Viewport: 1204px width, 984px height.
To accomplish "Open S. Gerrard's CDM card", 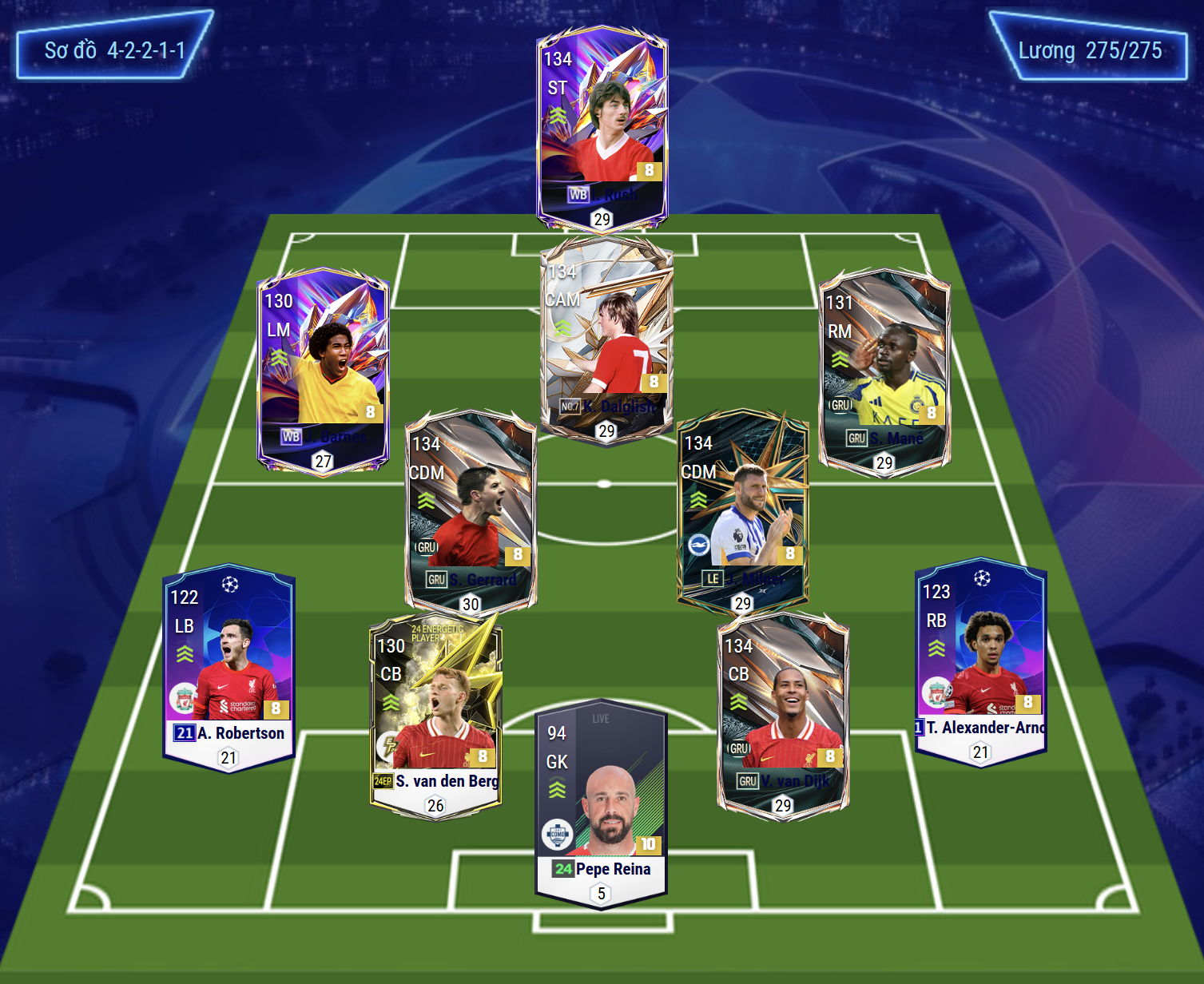I will point(470,511).
